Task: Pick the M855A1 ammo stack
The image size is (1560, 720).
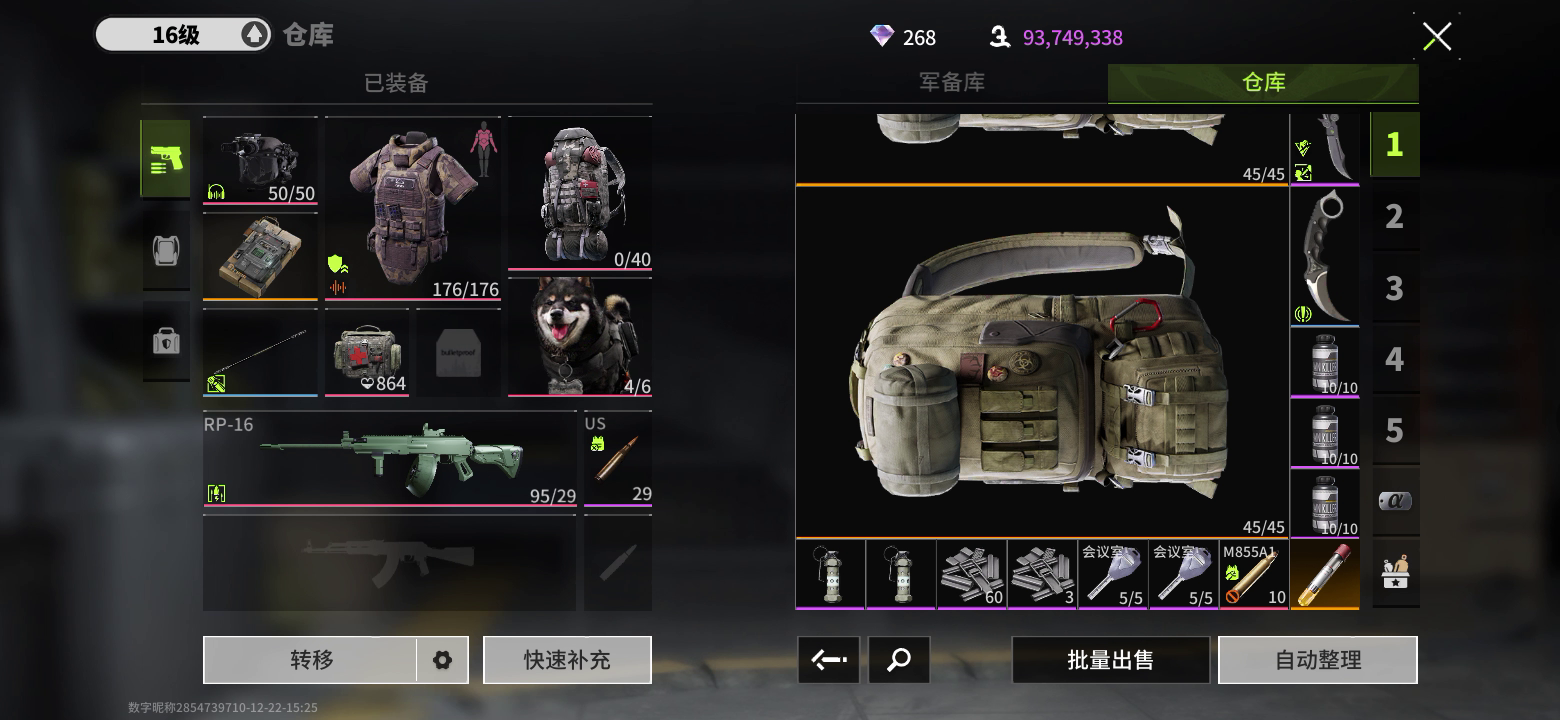Action: point(1254,575)
